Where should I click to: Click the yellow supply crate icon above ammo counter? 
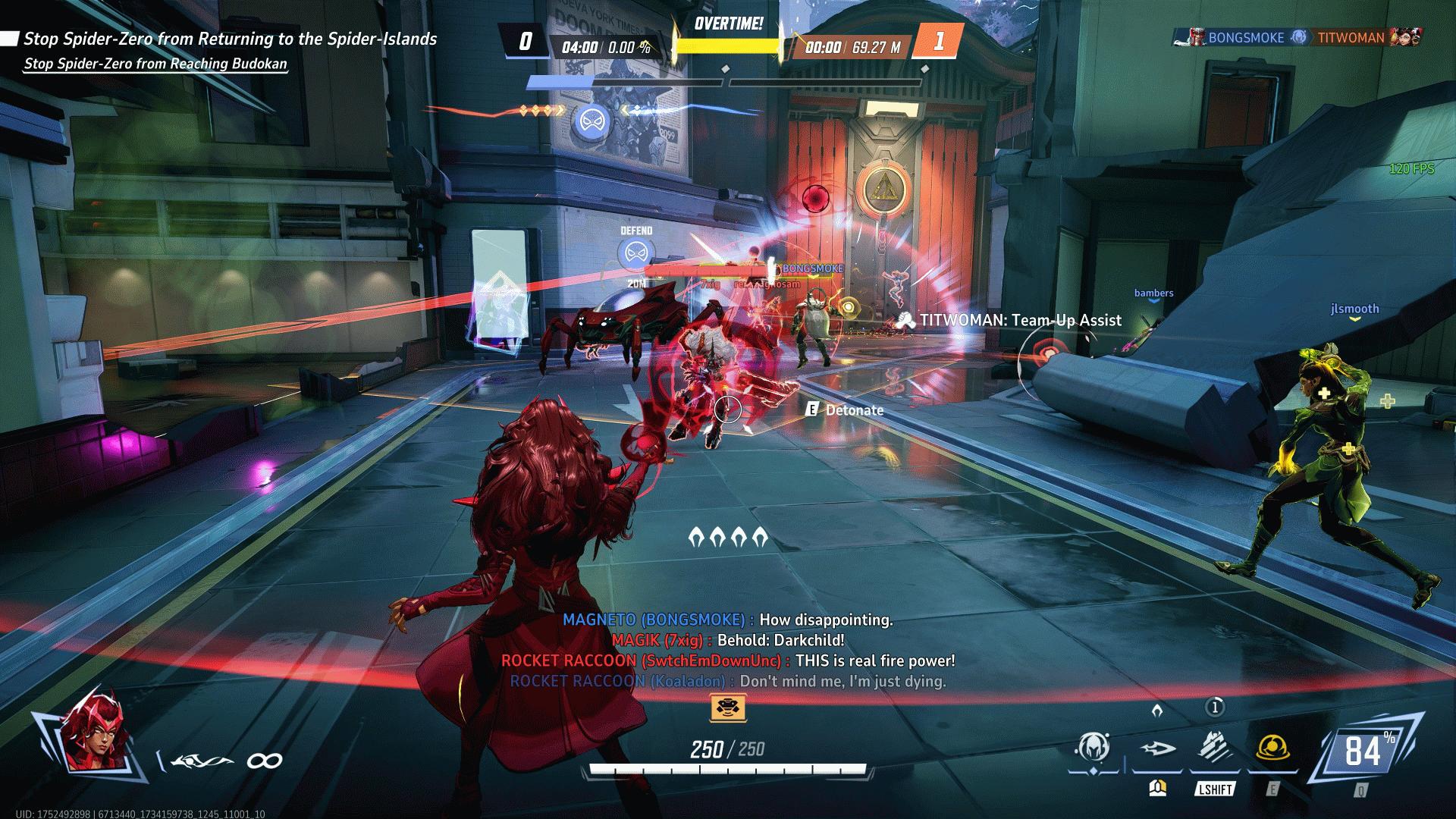[727, 709]
